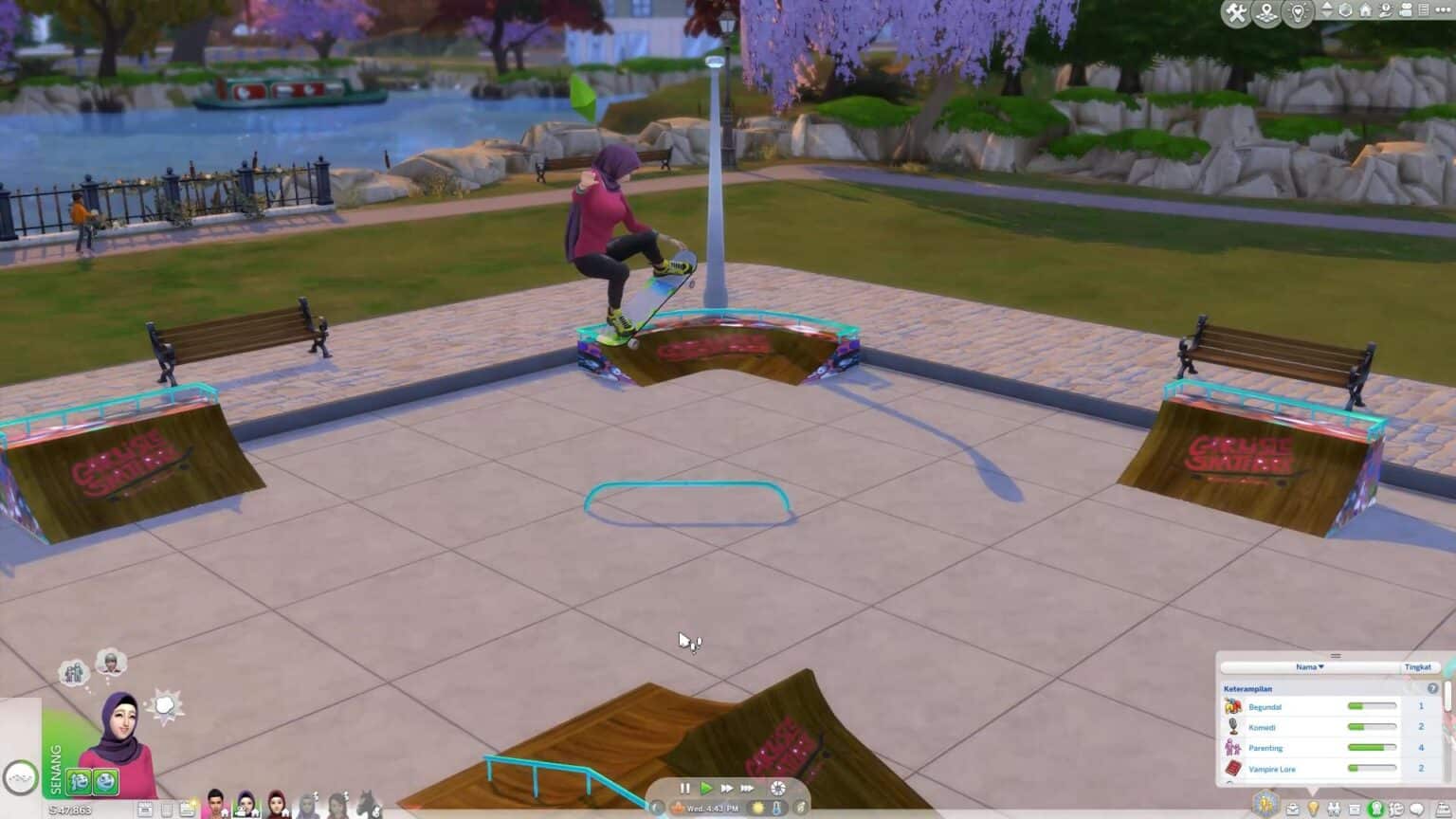Switch to the Tingkat column header
This screenshot has height=819, width=1456.
click(1419, 667)
